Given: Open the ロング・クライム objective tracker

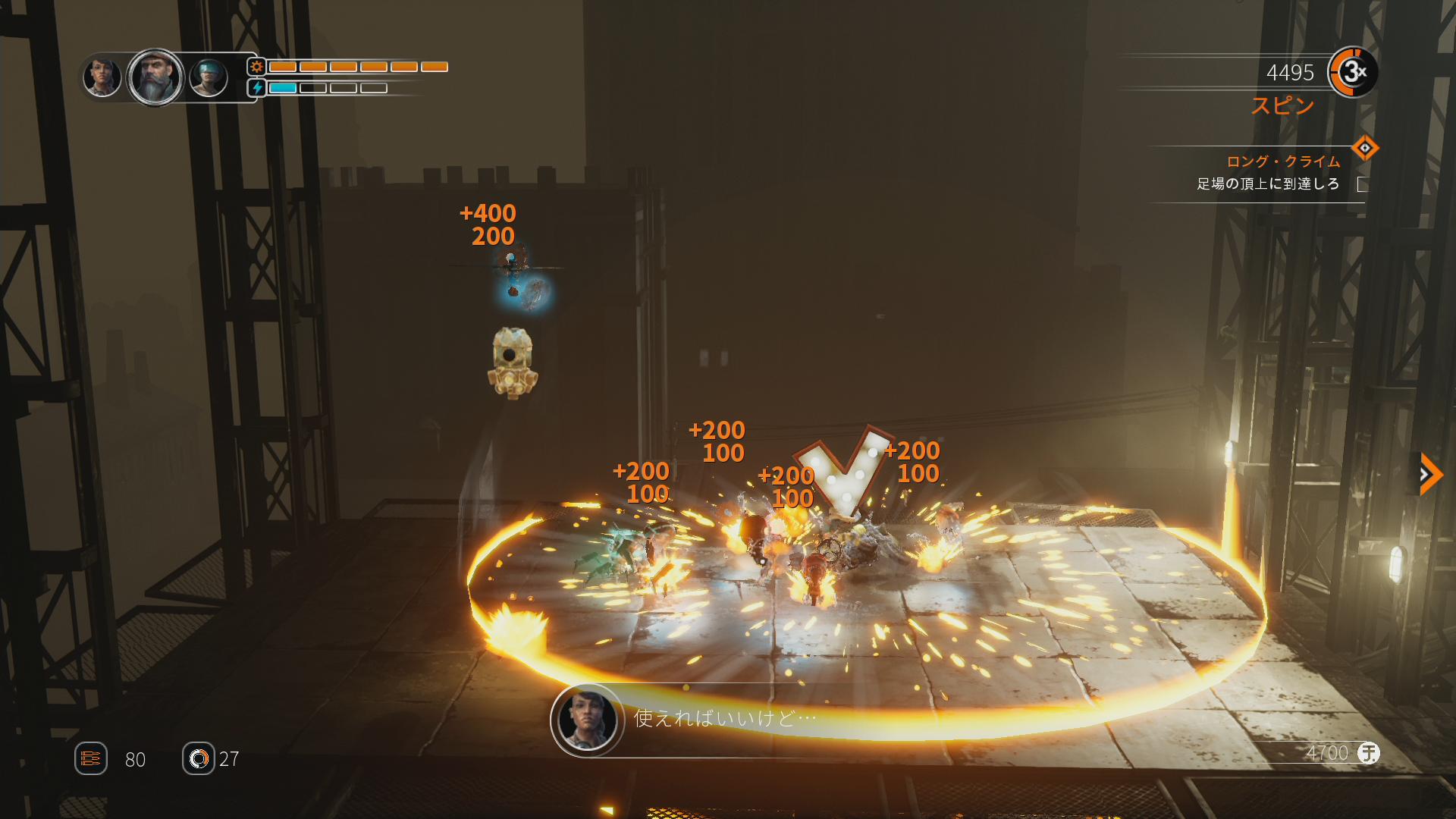Looking at the screenshot, I should pyautogui.click(x=1282, y=161).
